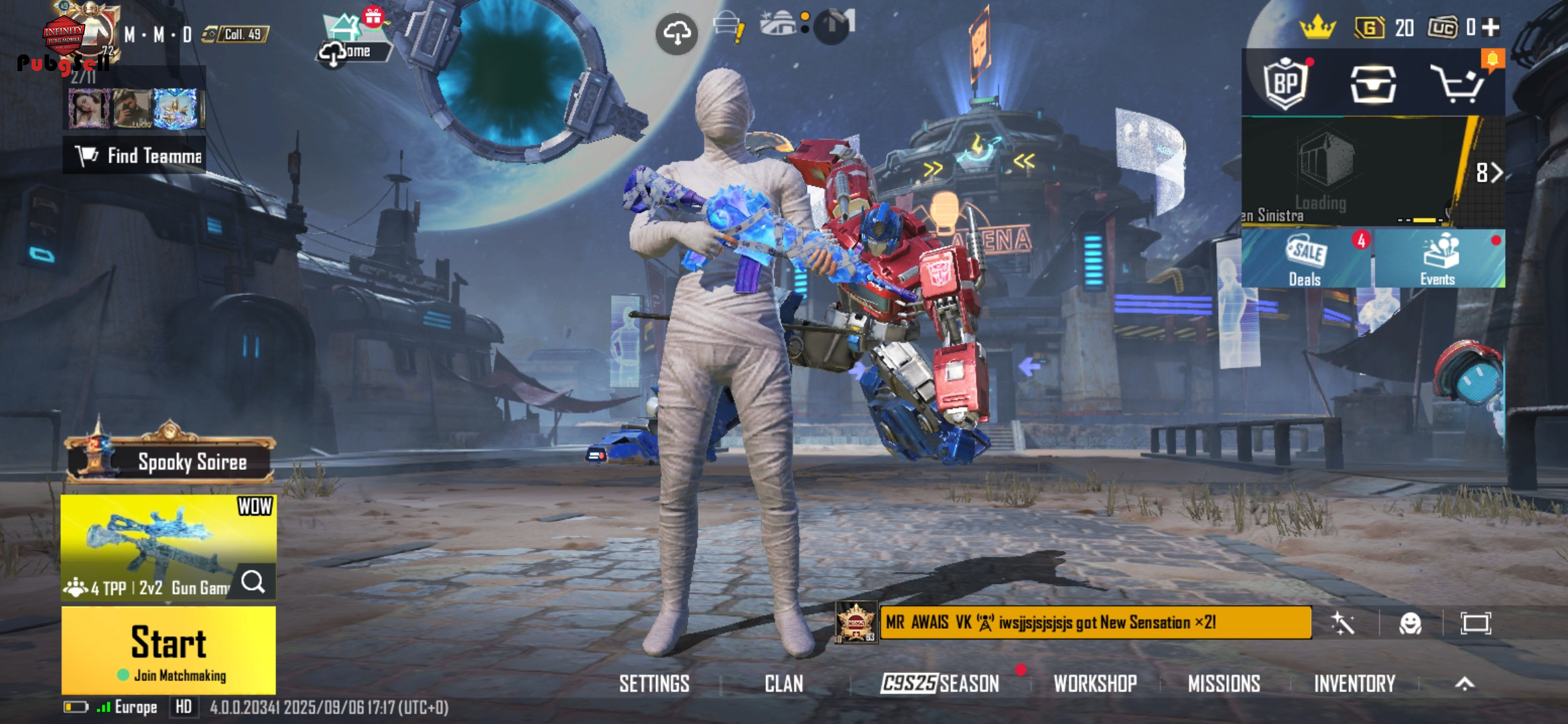This screenshot has width=1568, height=724.
Task: Open the supply crate icon
Action: (x=1372, y=84)
